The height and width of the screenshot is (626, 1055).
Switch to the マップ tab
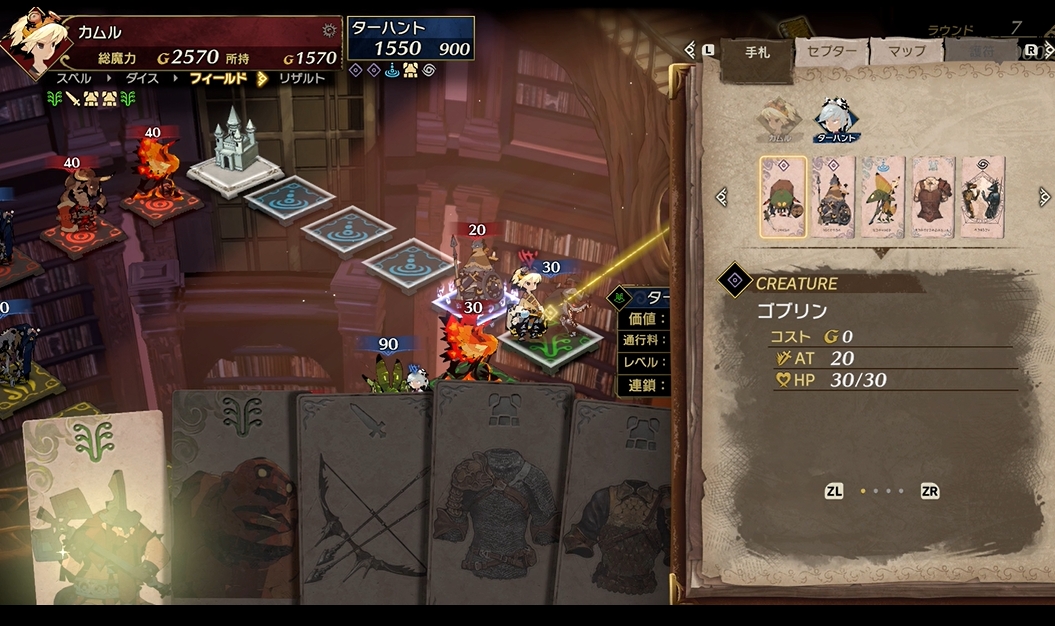(906, 51)
